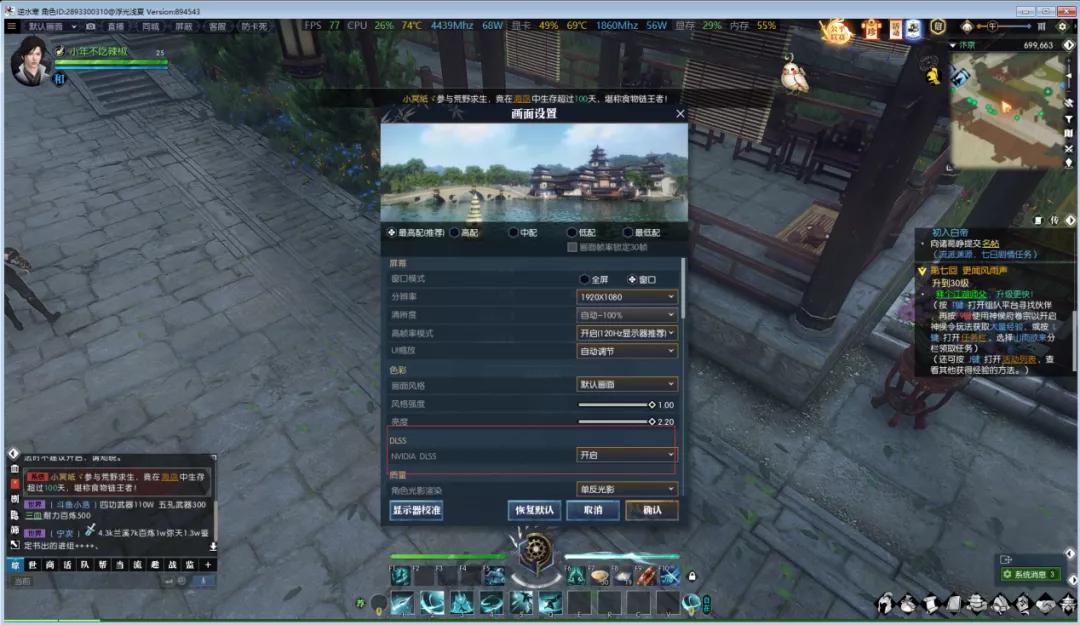Image resolution: width=1080 pixels, height=625 pixels.
Task: Adjust the 亮度 brightness slider
Action: pos(652,422)
